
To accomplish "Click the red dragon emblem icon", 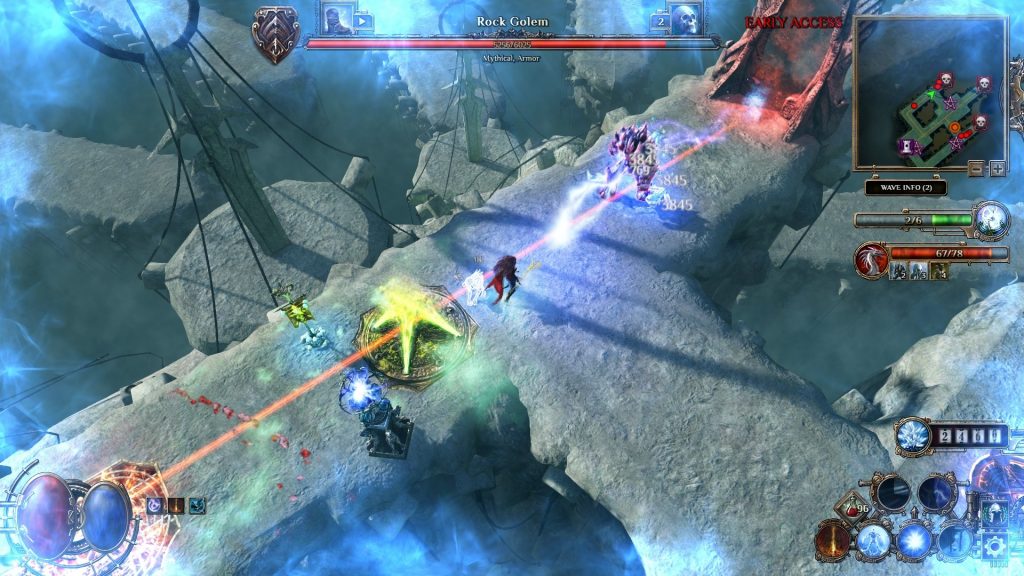I will 870,259.
